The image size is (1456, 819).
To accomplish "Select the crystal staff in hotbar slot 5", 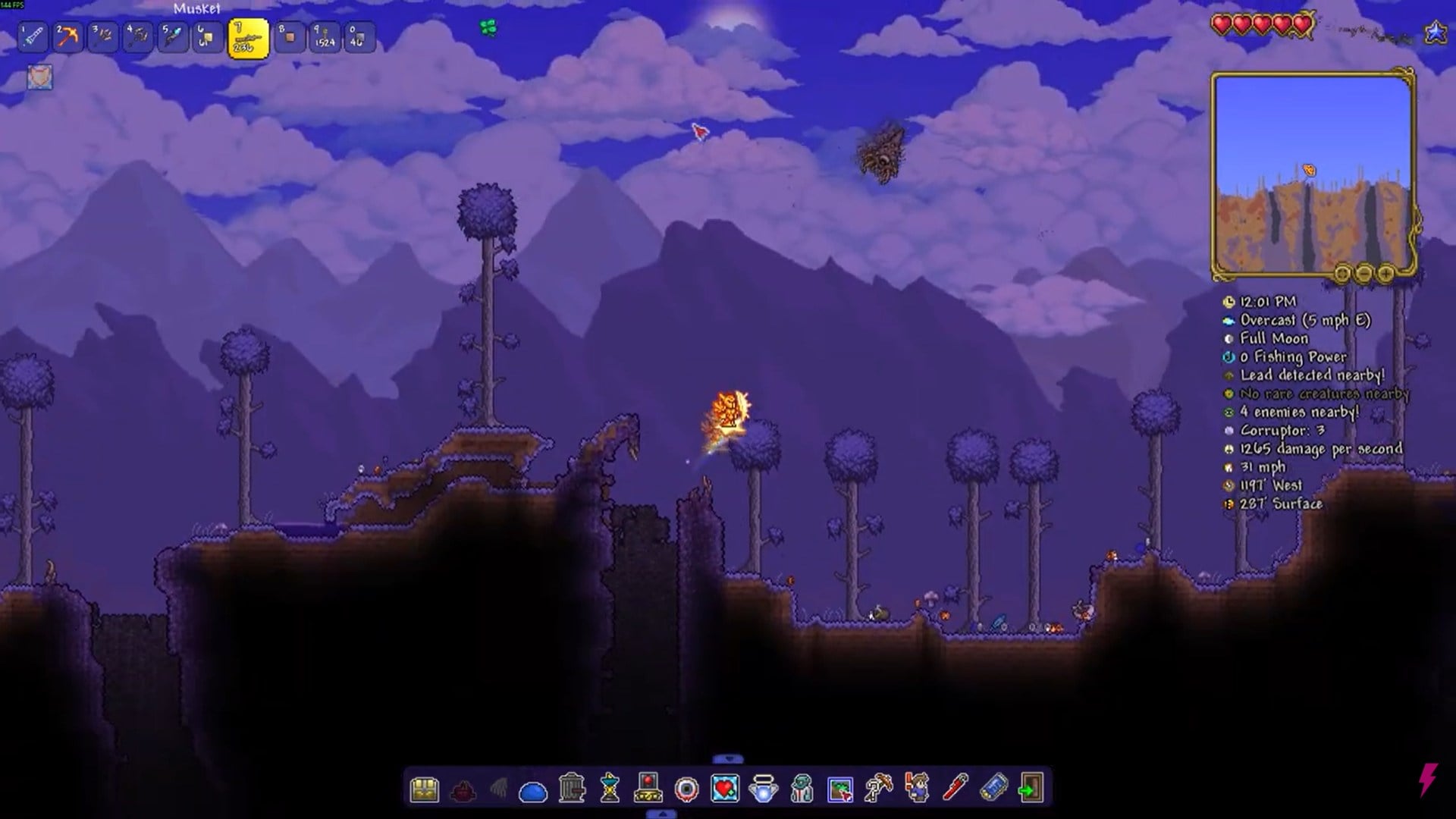I will click(173, 36).
